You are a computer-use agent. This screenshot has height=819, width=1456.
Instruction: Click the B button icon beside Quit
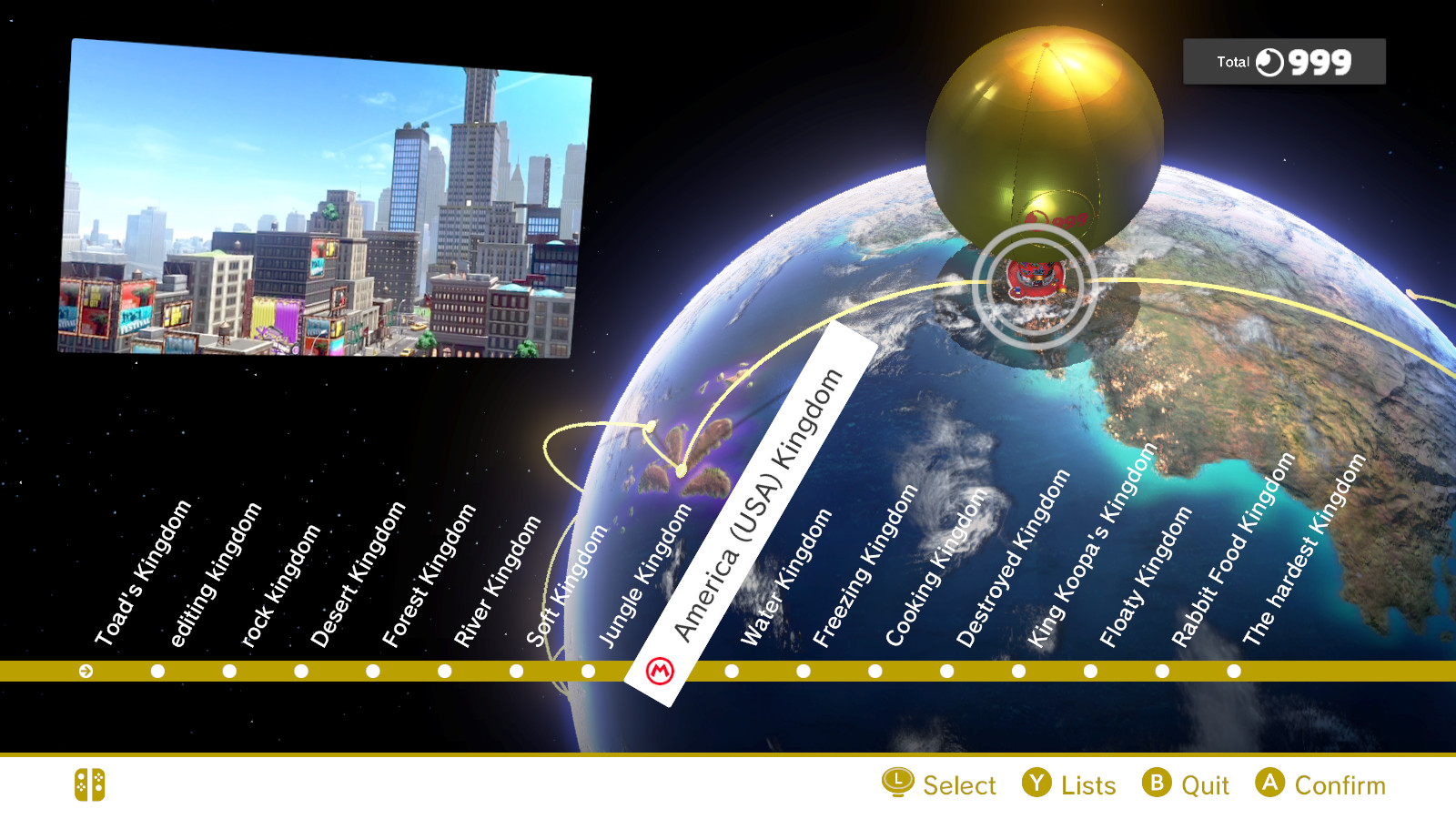click(1158, 784)
